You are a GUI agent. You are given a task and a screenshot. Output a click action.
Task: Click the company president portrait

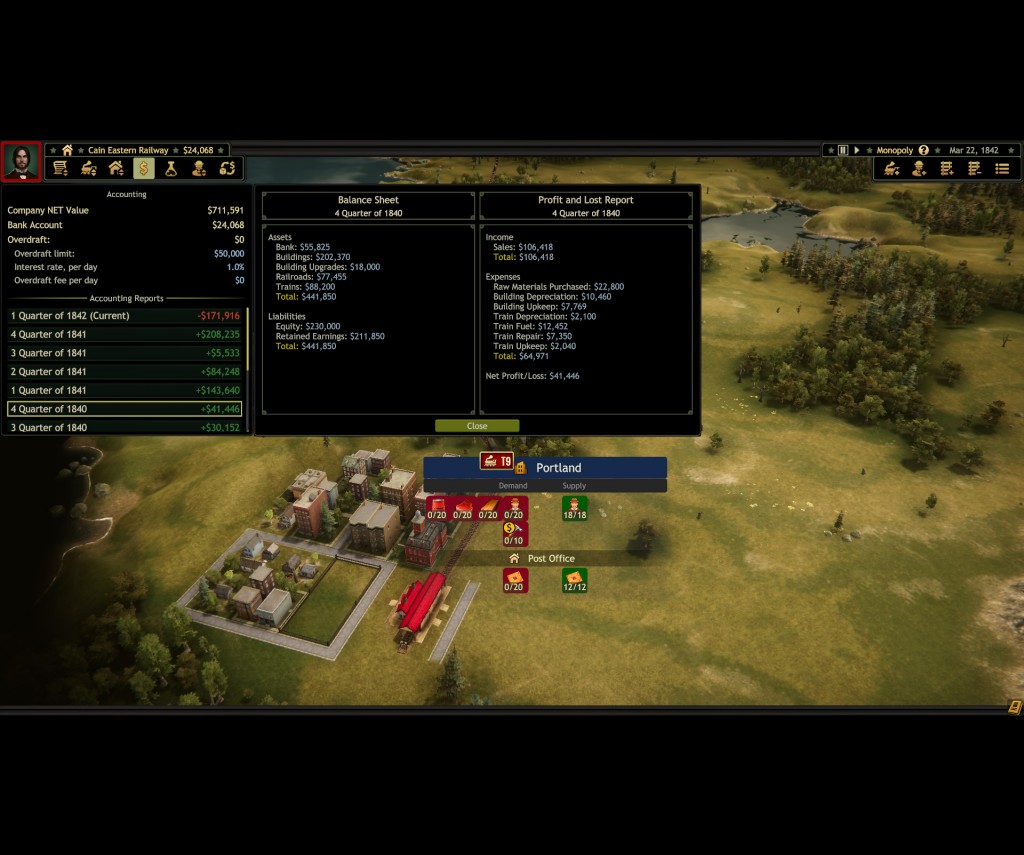pos(21,162)
